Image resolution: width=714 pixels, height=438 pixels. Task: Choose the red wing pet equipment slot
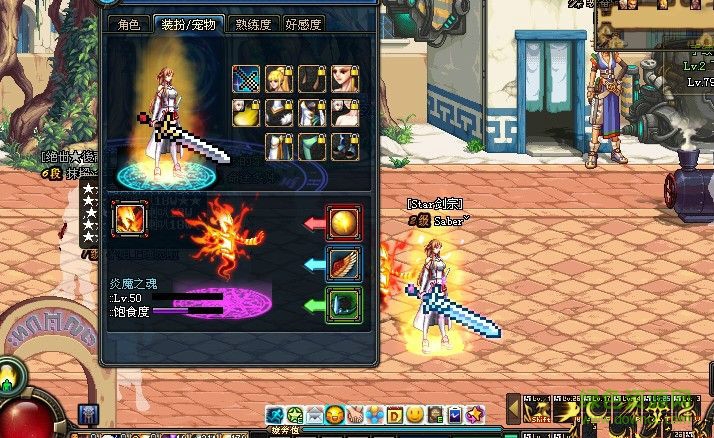pos(344,262)
